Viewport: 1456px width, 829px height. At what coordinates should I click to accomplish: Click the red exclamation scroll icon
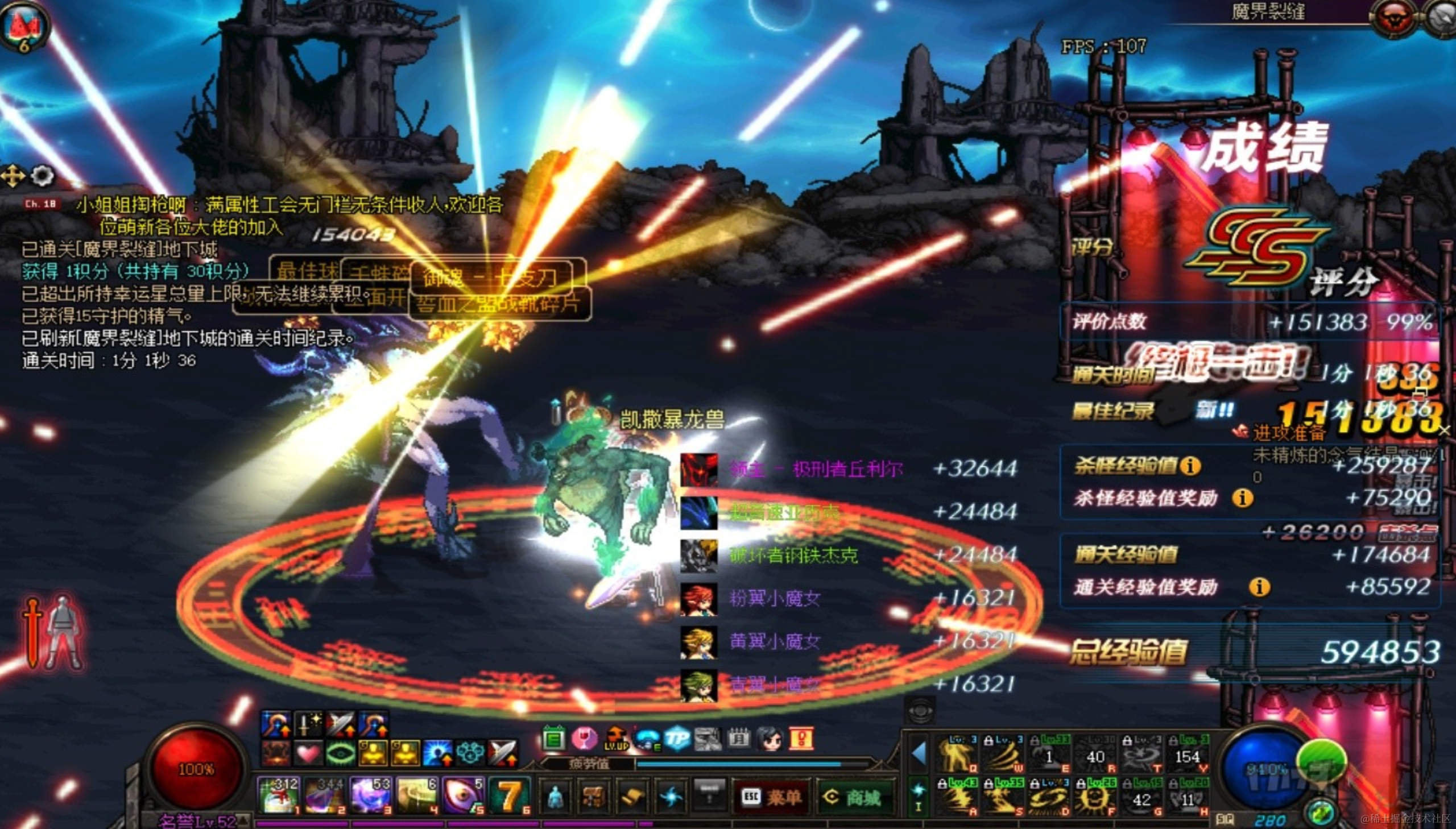802,739
